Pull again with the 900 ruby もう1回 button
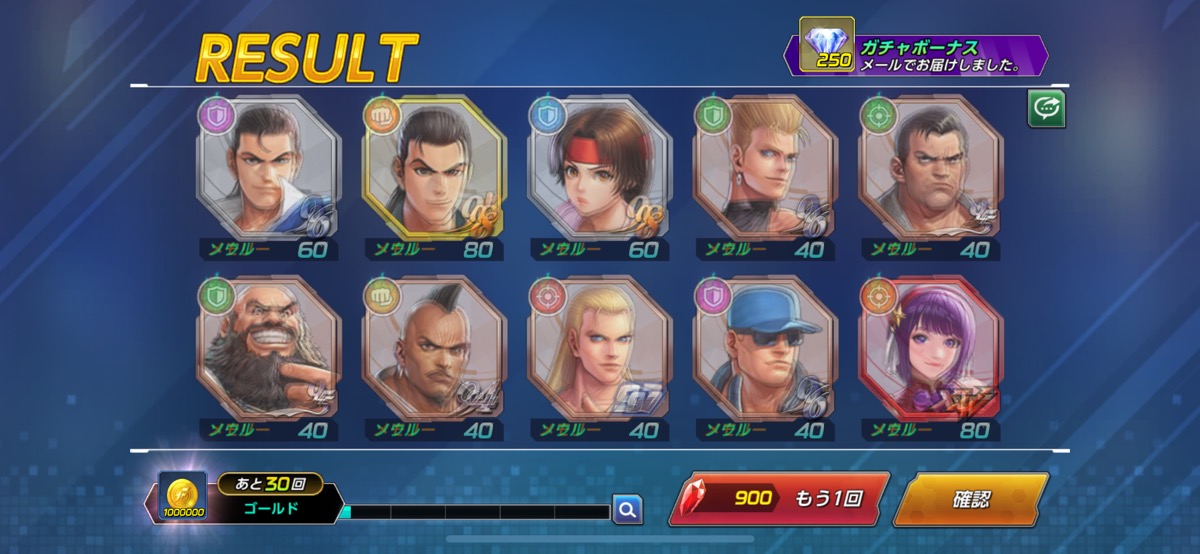 [779, 499]
